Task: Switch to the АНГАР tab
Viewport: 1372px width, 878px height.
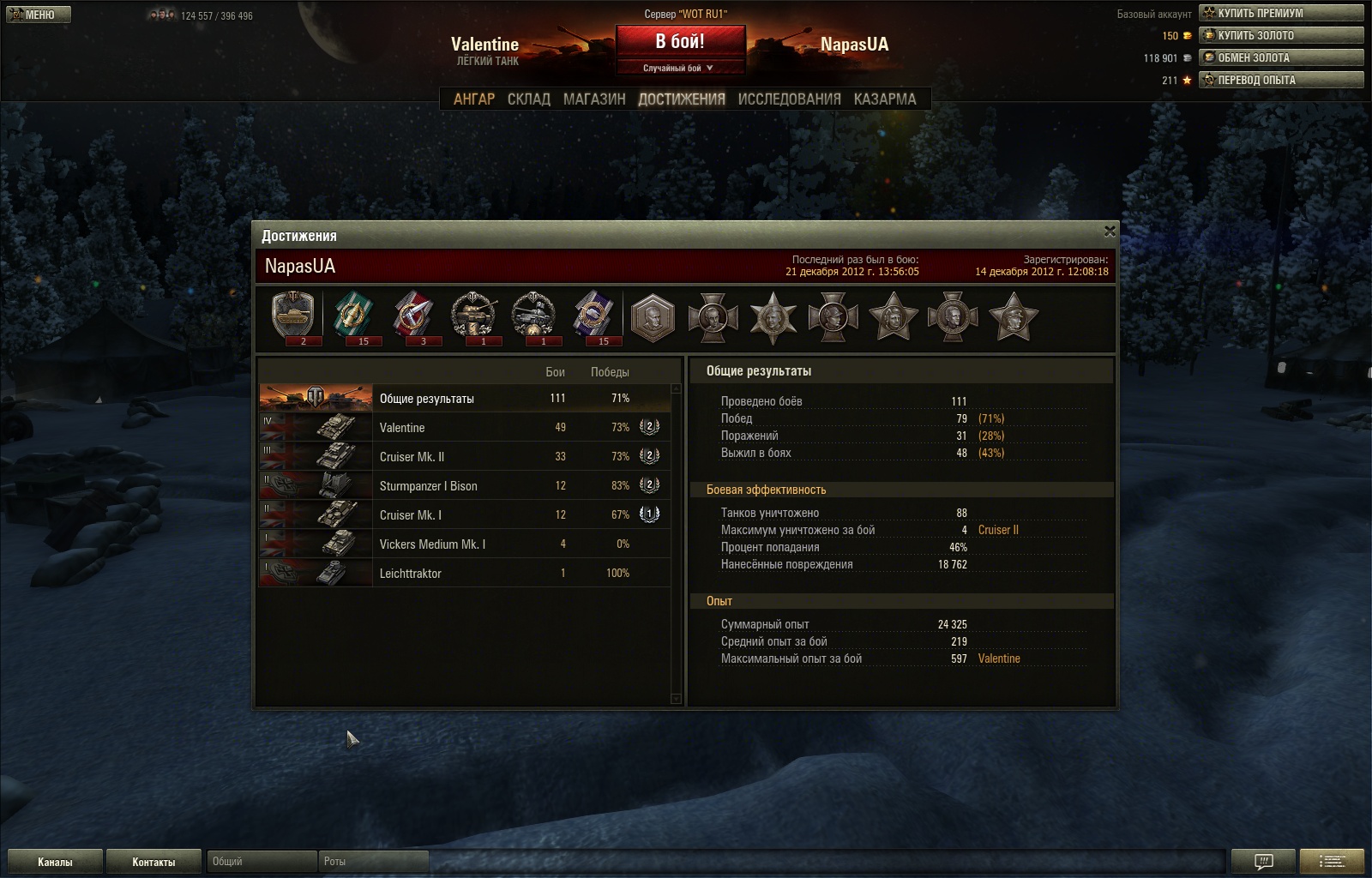Action: (x=474, y=99)
